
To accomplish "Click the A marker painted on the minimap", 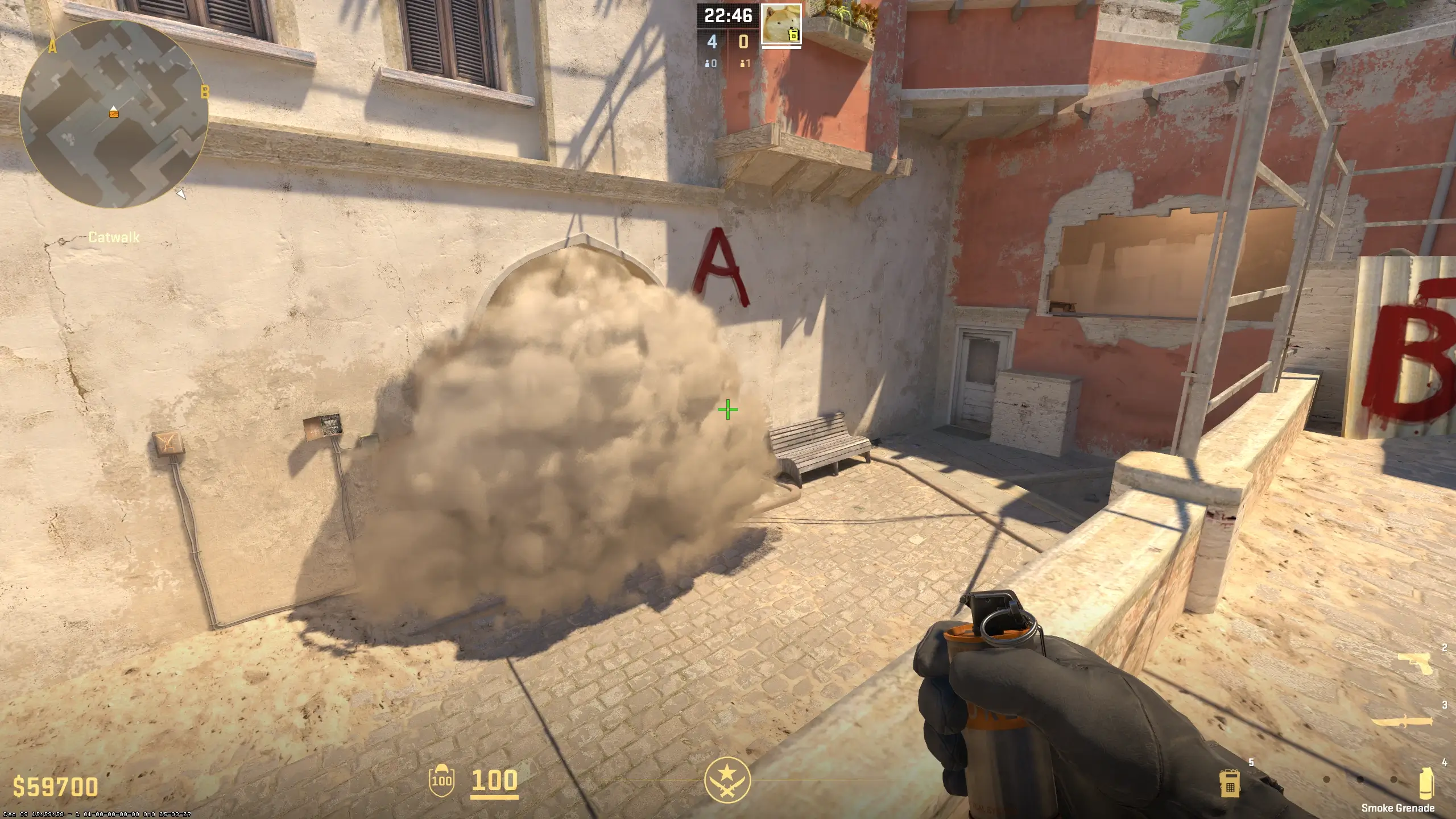I will click(52, 47).
